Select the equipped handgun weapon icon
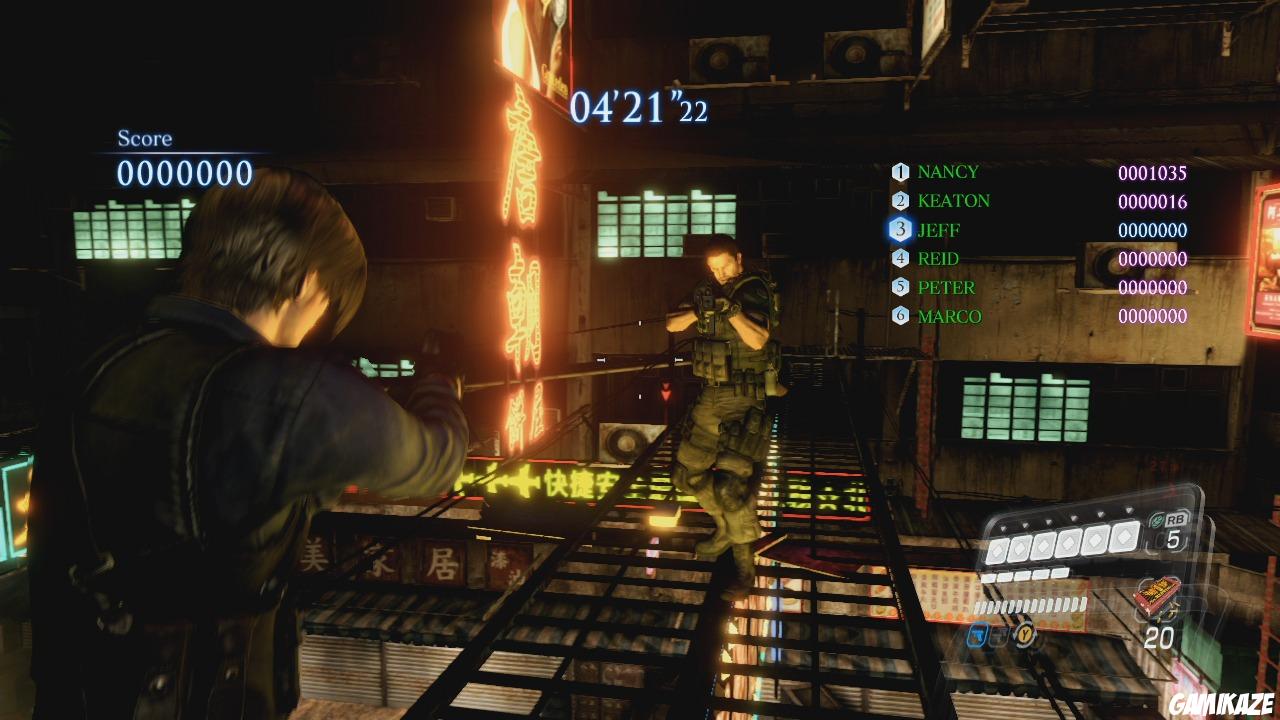 978,637
